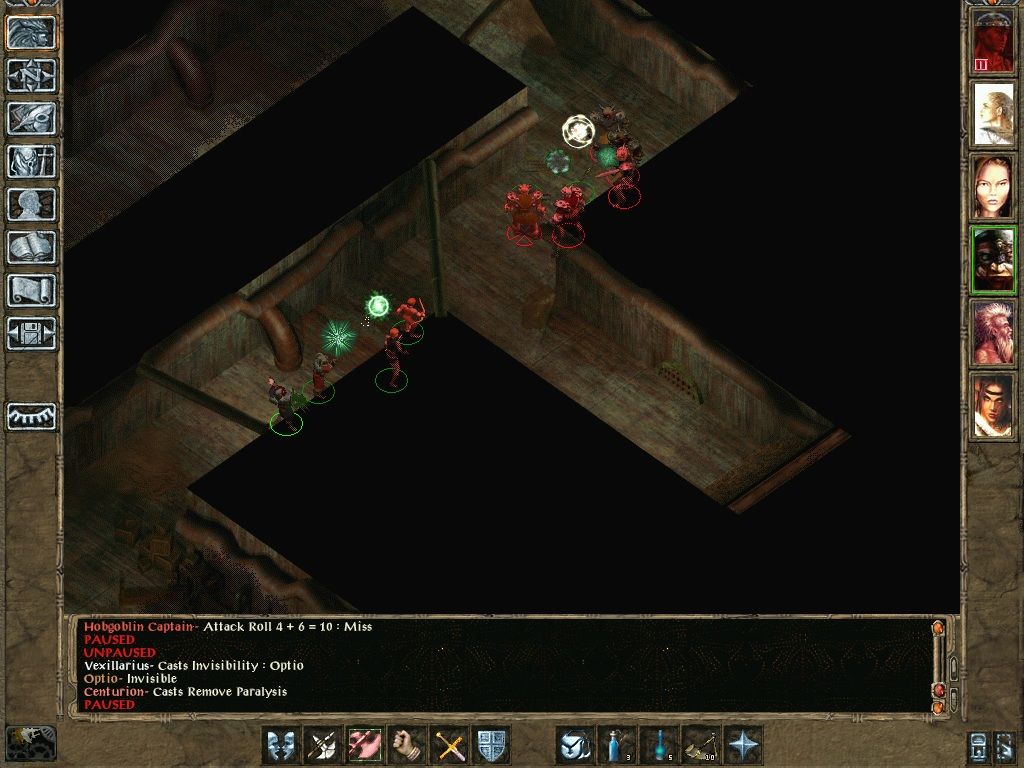Click the closed-eye rest button
This screenshot has height=768, width=1024.
32,416
